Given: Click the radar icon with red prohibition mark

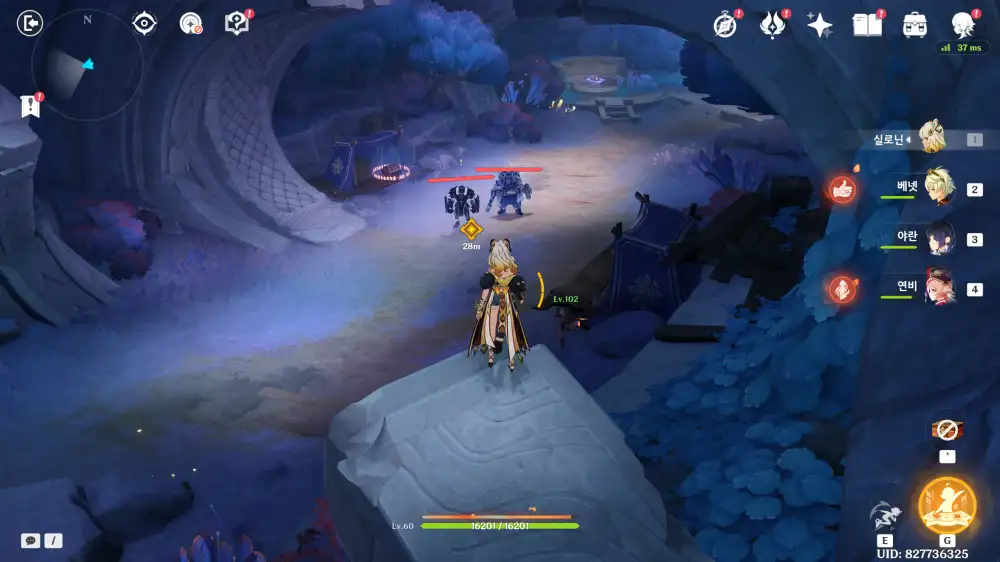Looking at the screenshot, I should click(x=190, y=23).
